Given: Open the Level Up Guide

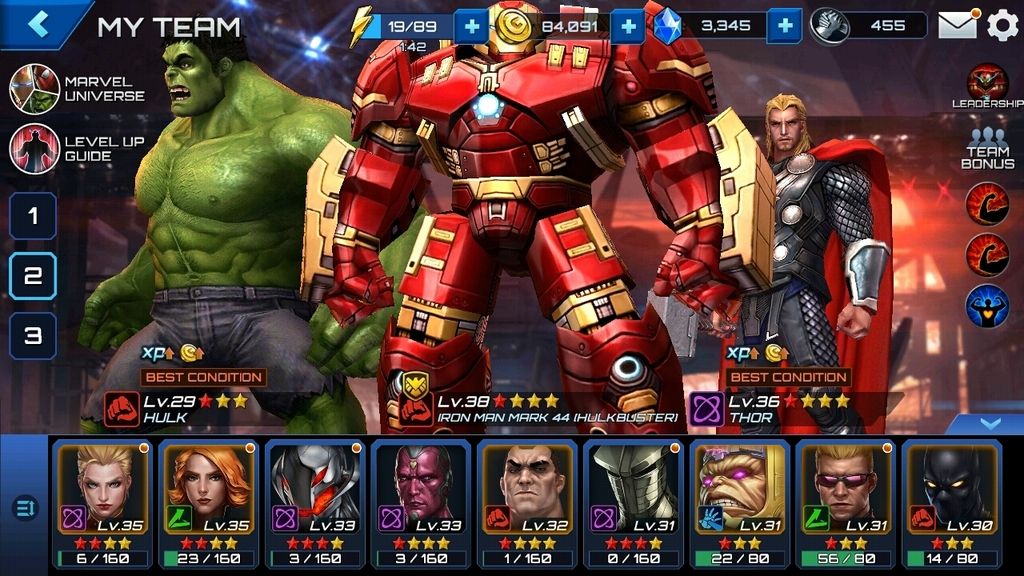Looking at the screenshot, I should [x=36, y=148].
